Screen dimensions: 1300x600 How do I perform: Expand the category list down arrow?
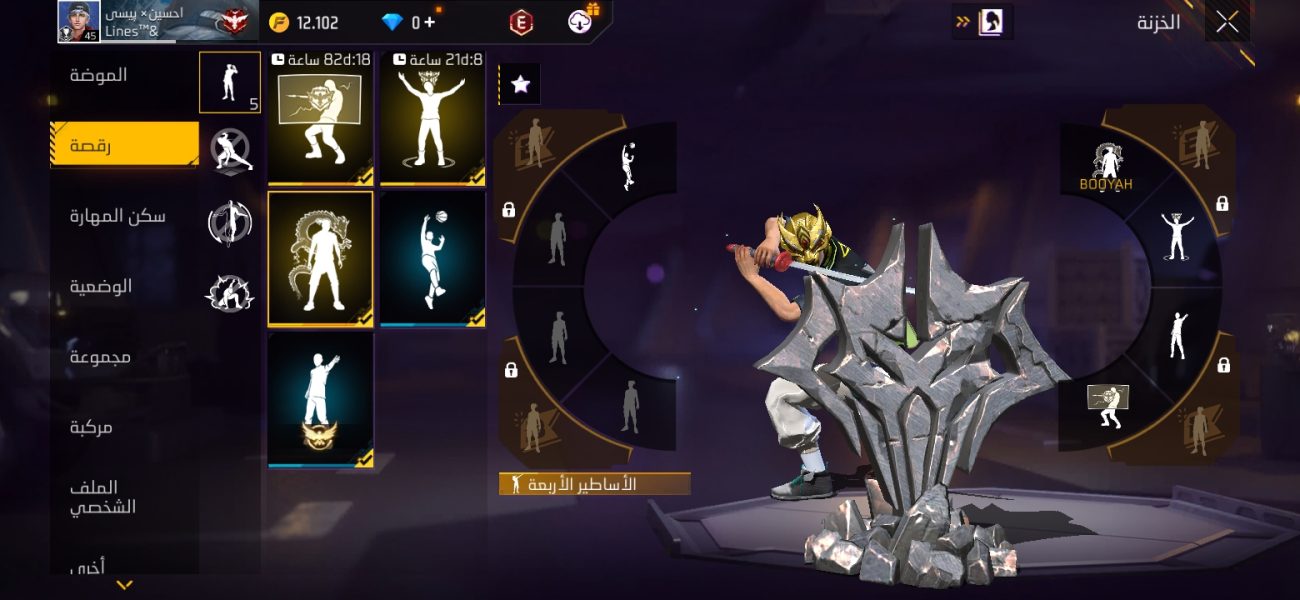[125, 585]
